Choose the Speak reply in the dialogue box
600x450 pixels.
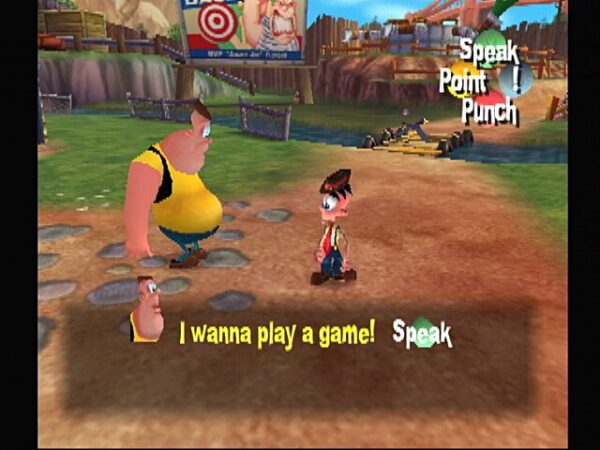coord(422,334)
